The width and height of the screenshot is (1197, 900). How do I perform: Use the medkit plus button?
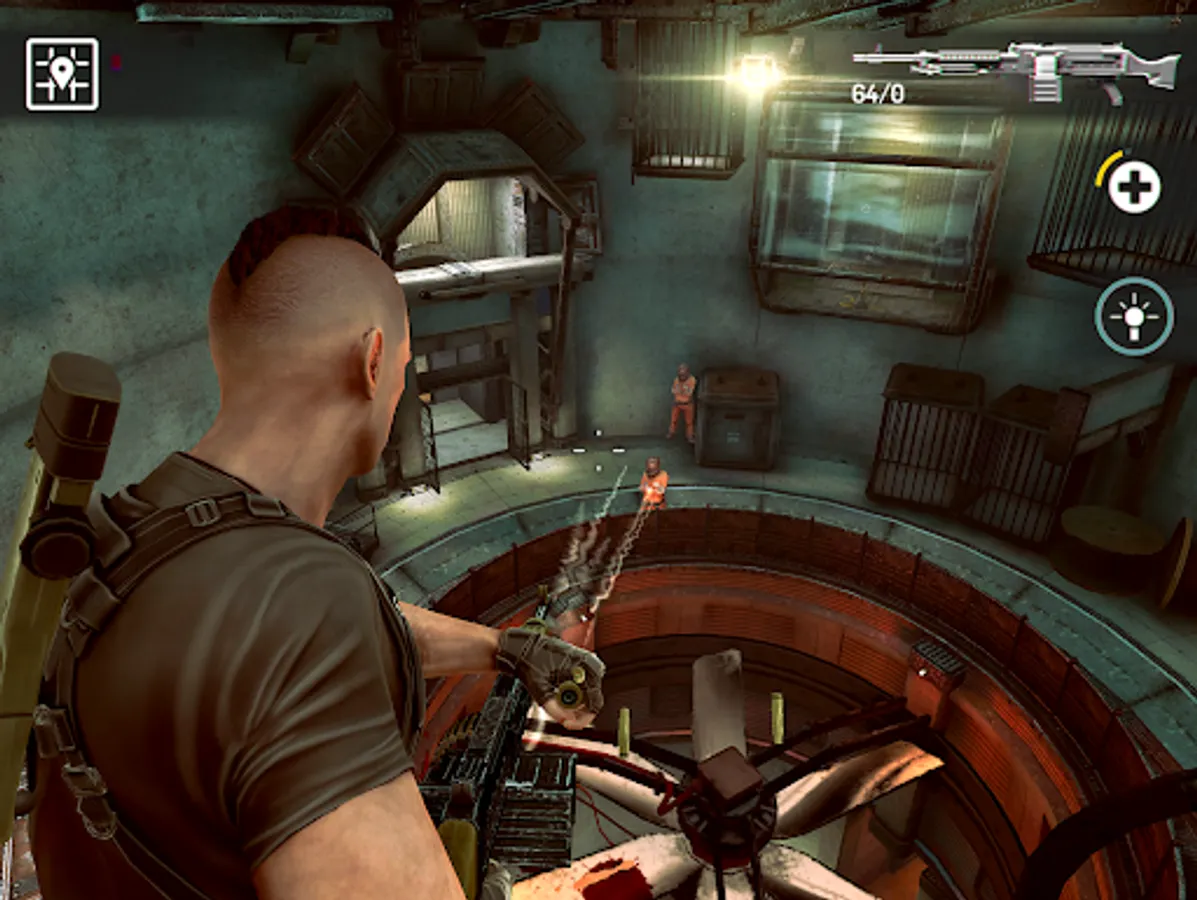point(1134,187)
